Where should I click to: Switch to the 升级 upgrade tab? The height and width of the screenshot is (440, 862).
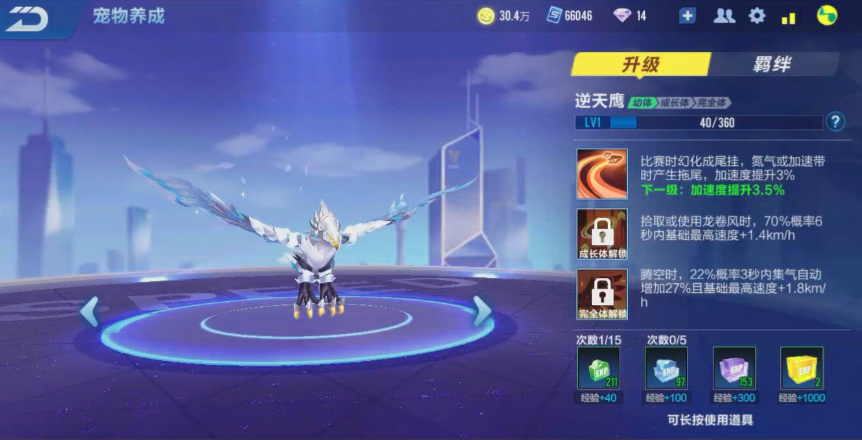(x=640, y=65)
